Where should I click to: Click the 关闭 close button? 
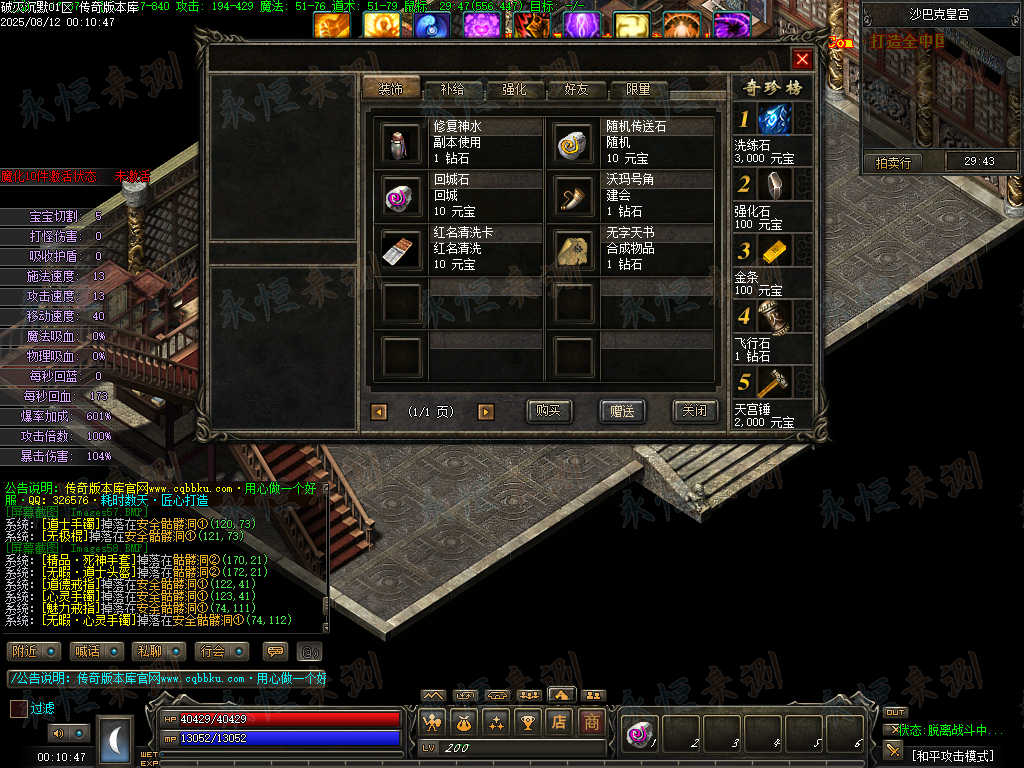click(x=694, y=411)
